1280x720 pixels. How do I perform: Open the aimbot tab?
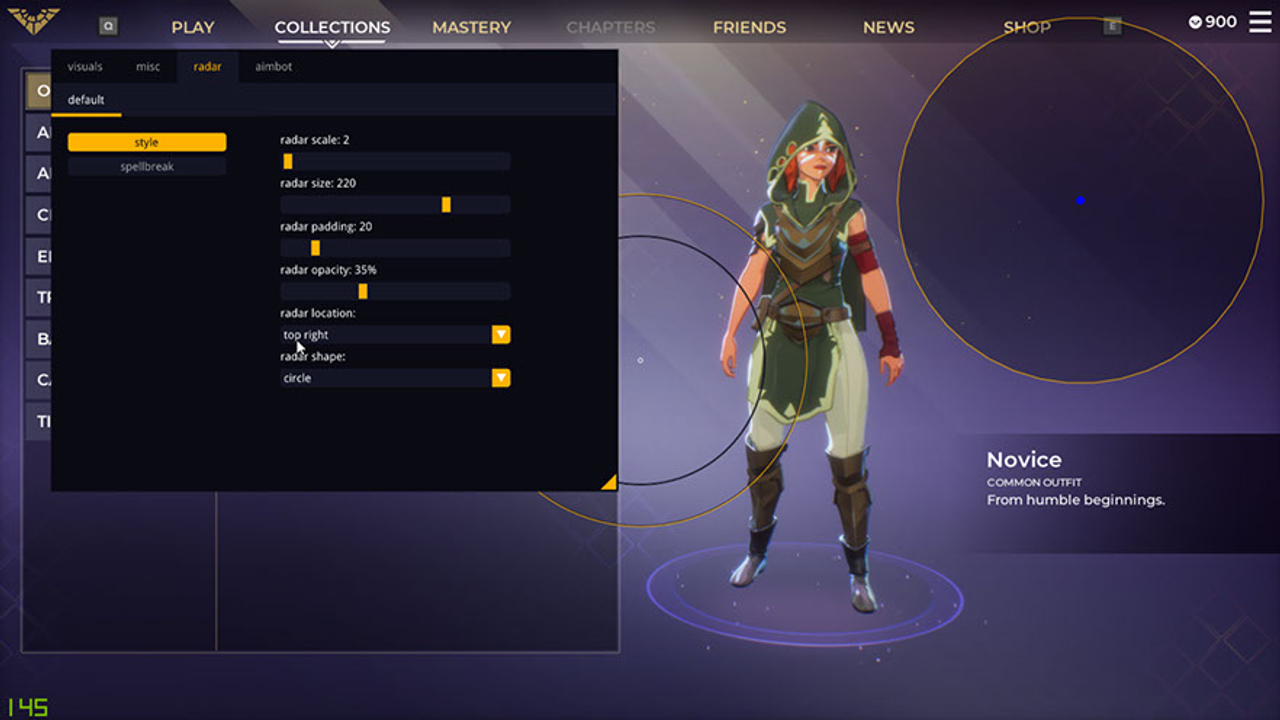pyautogui.click(x=273, y=67)
